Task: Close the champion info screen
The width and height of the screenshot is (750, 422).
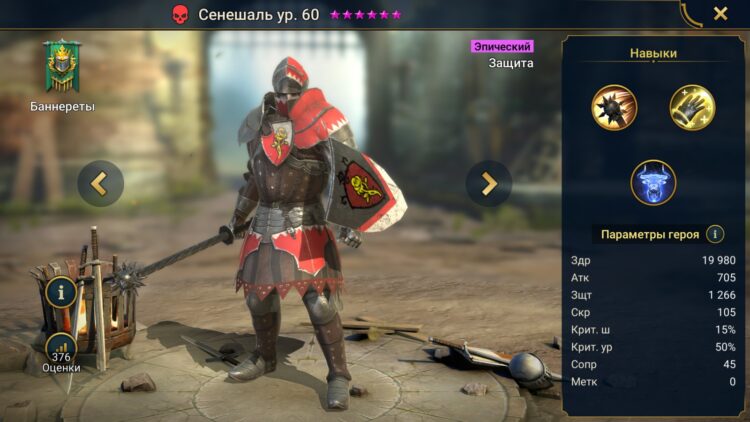Action: [720, 14]
